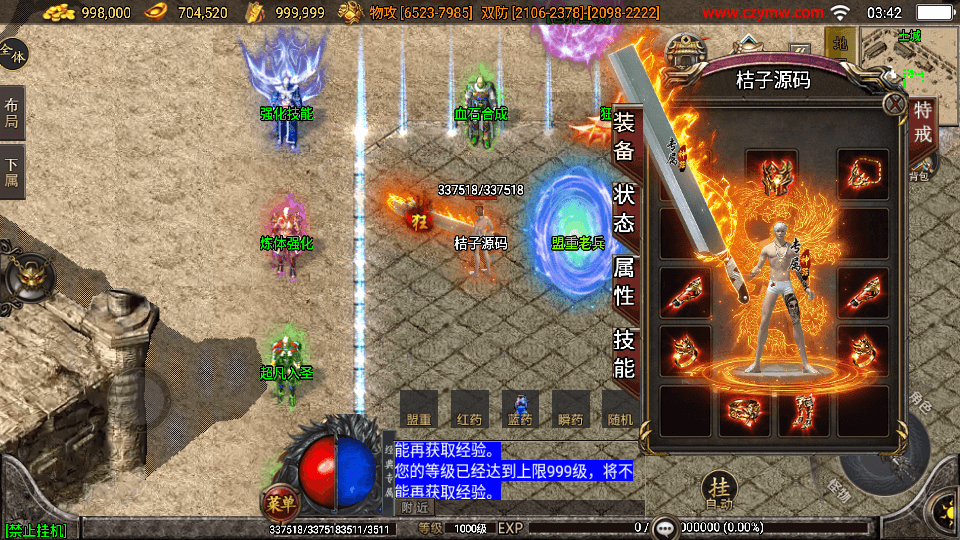Open the 布局 layout side button
Viewport: 960px width, 540px height.
[12, 112]
